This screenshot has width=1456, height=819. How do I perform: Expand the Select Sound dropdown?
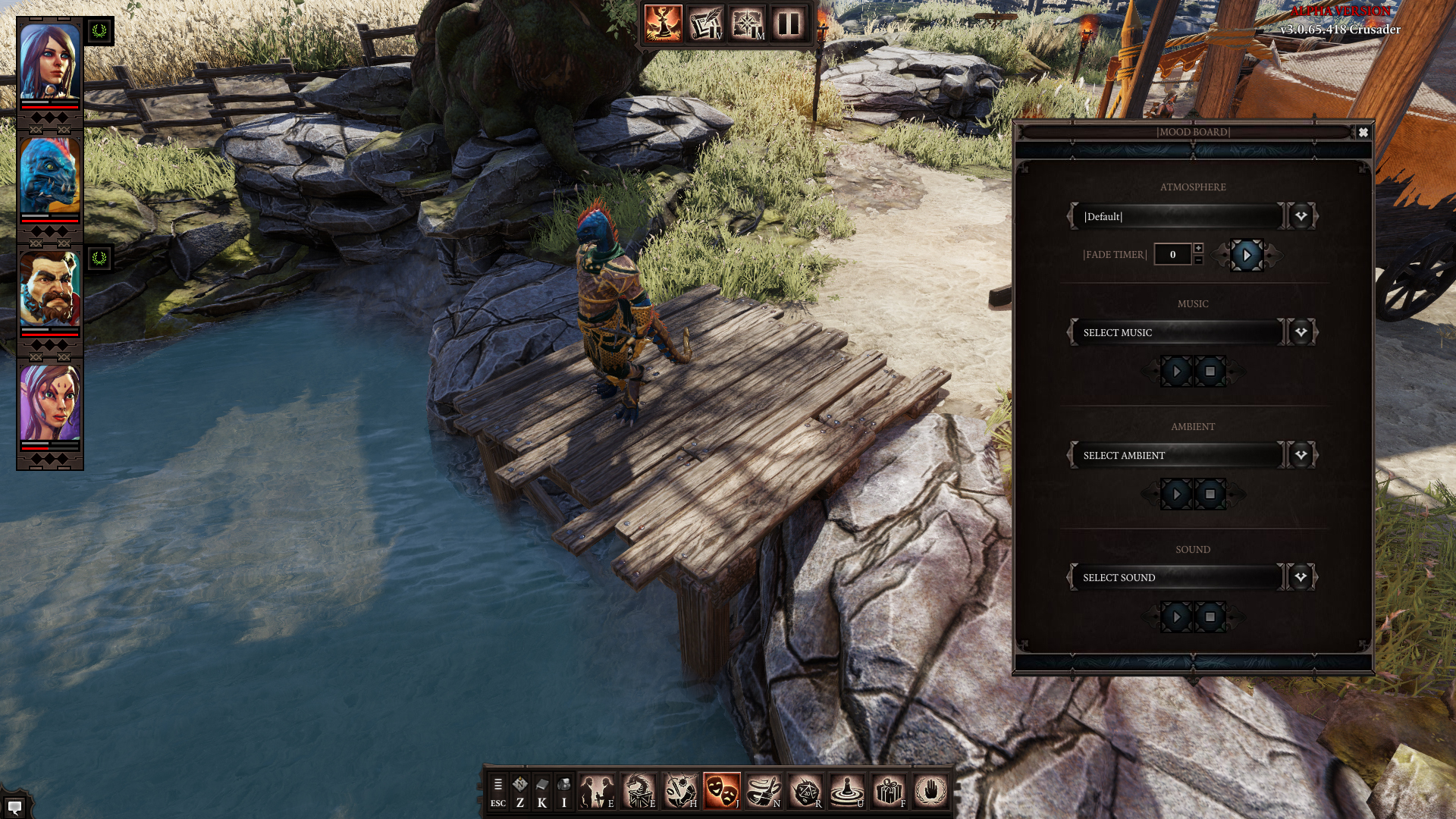(x=1301, y=578)
